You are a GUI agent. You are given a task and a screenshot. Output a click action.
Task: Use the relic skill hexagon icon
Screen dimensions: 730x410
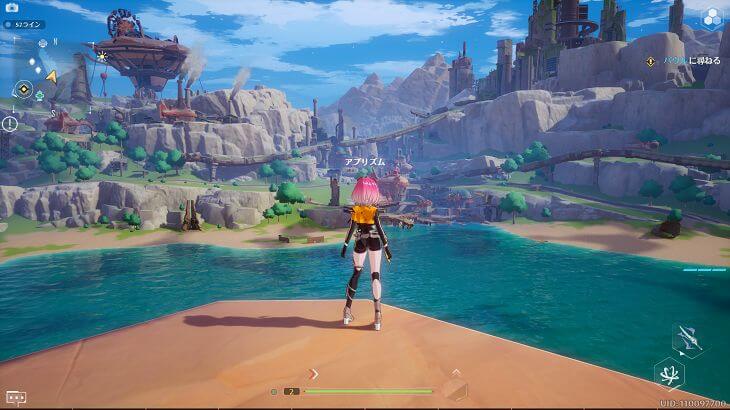tap(669, 374)
